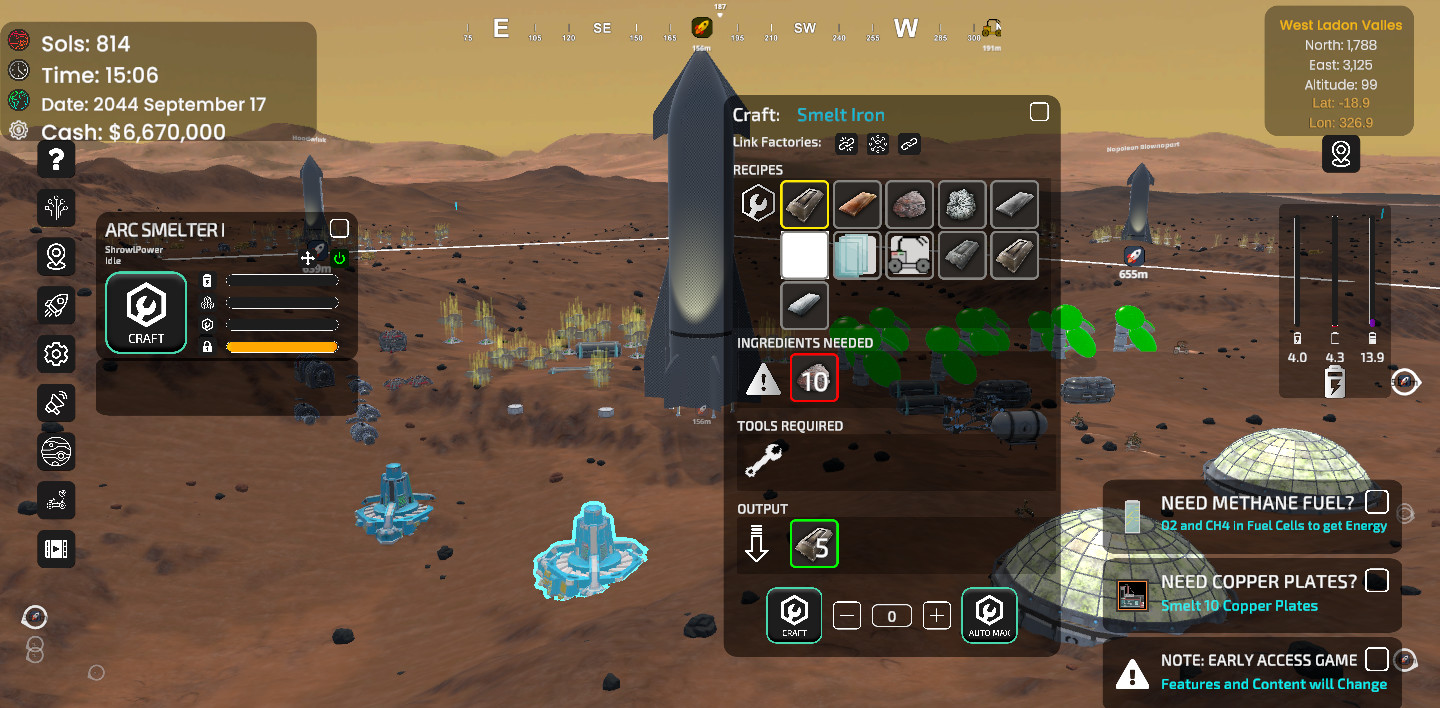The height and width of the screenshot is (708, 1440).
Task: Open the map pin icon in sidebar
Action: (x=56, y=256)
